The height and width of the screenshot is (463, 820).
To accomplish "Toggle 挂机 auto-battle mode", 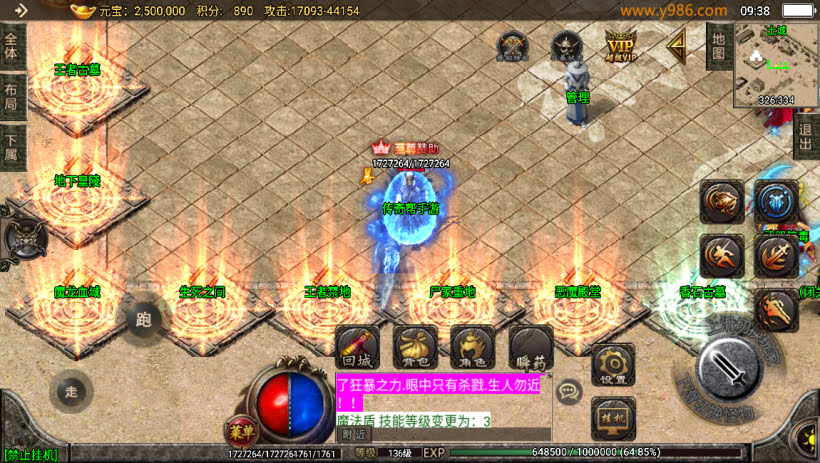I will [613, 417].
